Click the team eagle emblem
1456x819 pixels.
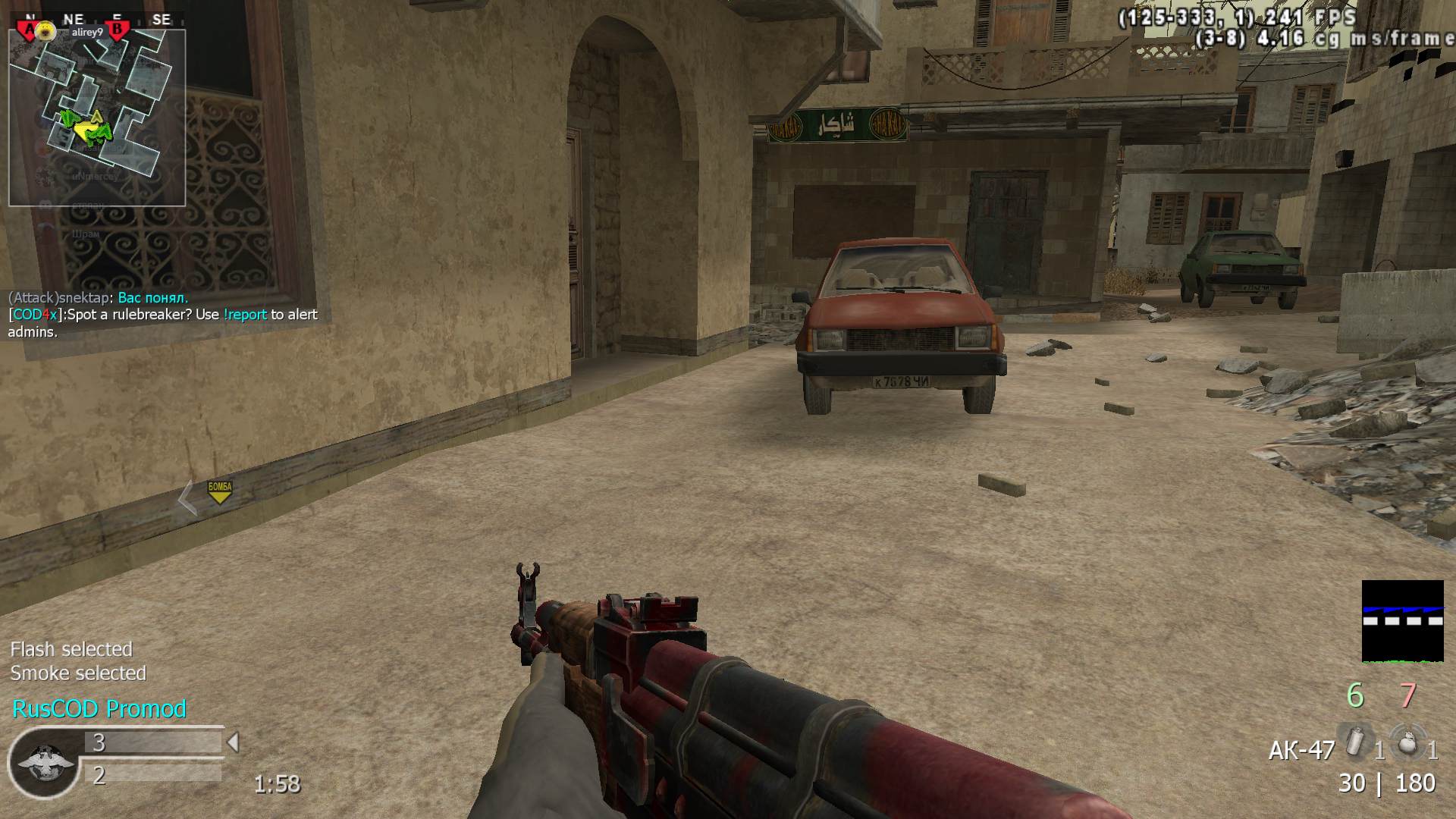(44, 763)
